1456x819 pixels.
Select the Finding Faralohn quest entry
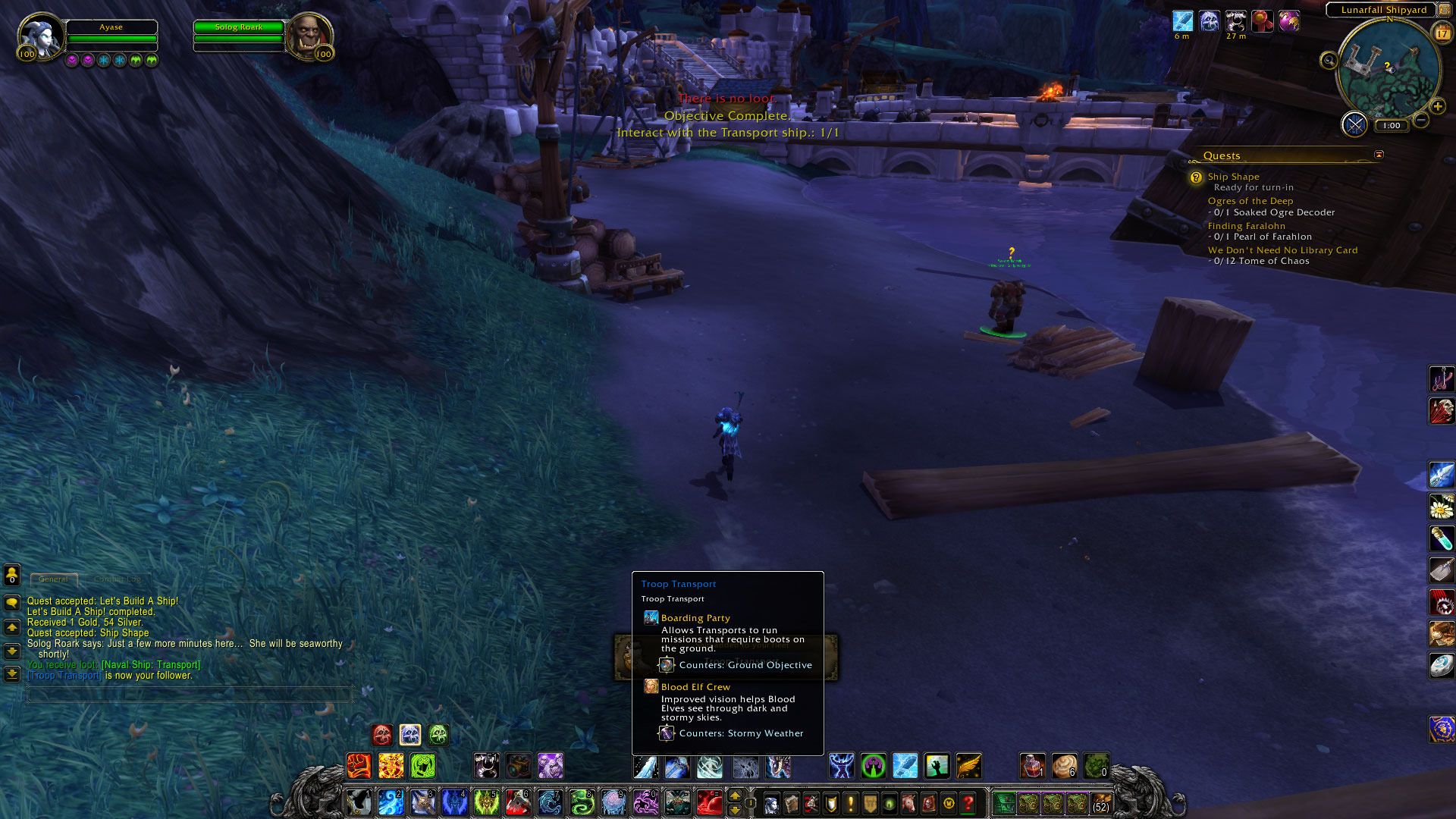[1246, 226]
